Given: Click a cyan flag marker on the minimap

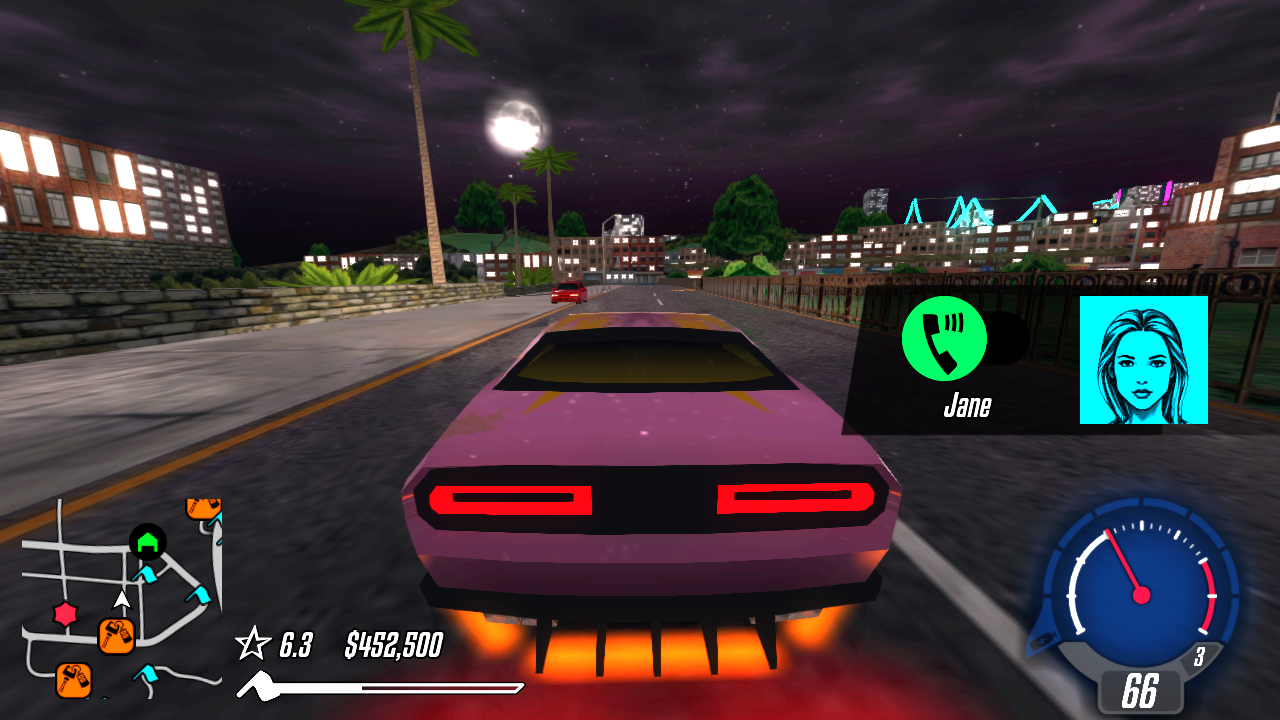Looking at the screenshot, I should (x=148, y=573).
